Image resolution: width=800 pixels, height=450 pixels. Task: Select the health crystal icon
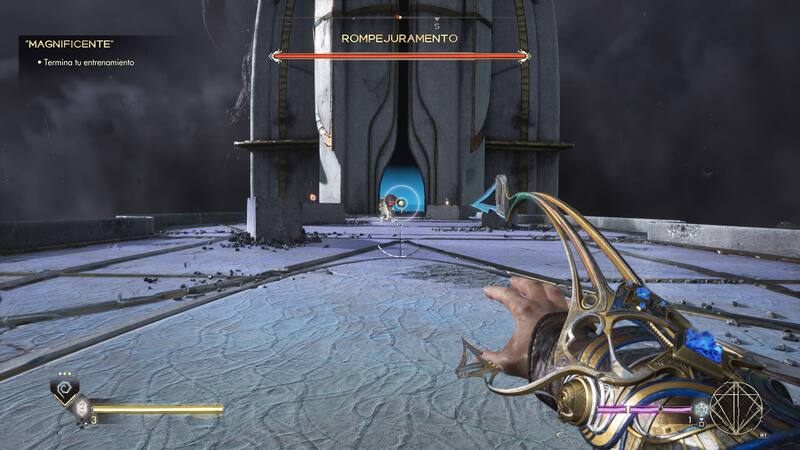coord(81,408)
